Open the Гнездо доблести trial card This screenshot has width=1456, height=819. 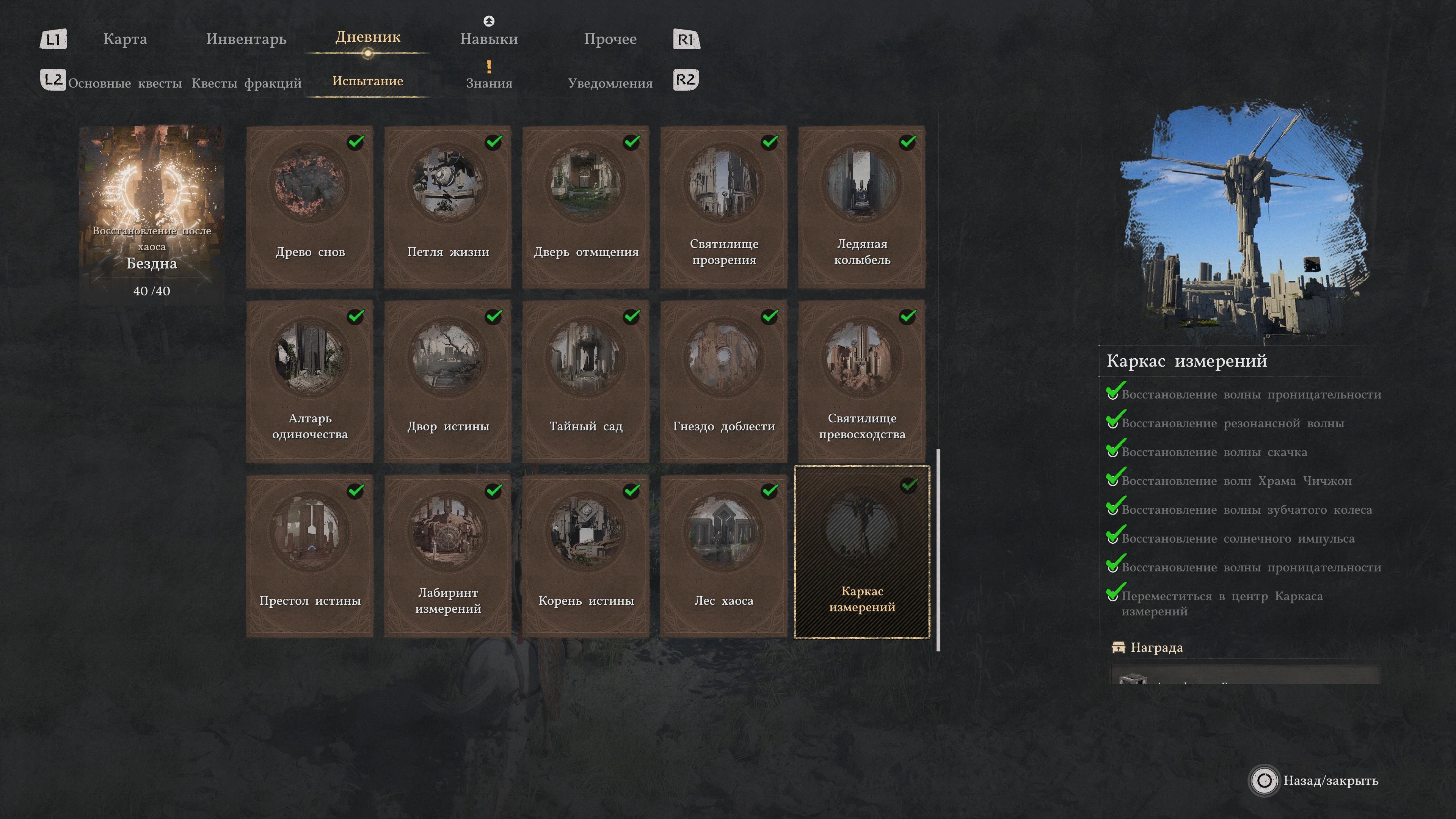723,381
